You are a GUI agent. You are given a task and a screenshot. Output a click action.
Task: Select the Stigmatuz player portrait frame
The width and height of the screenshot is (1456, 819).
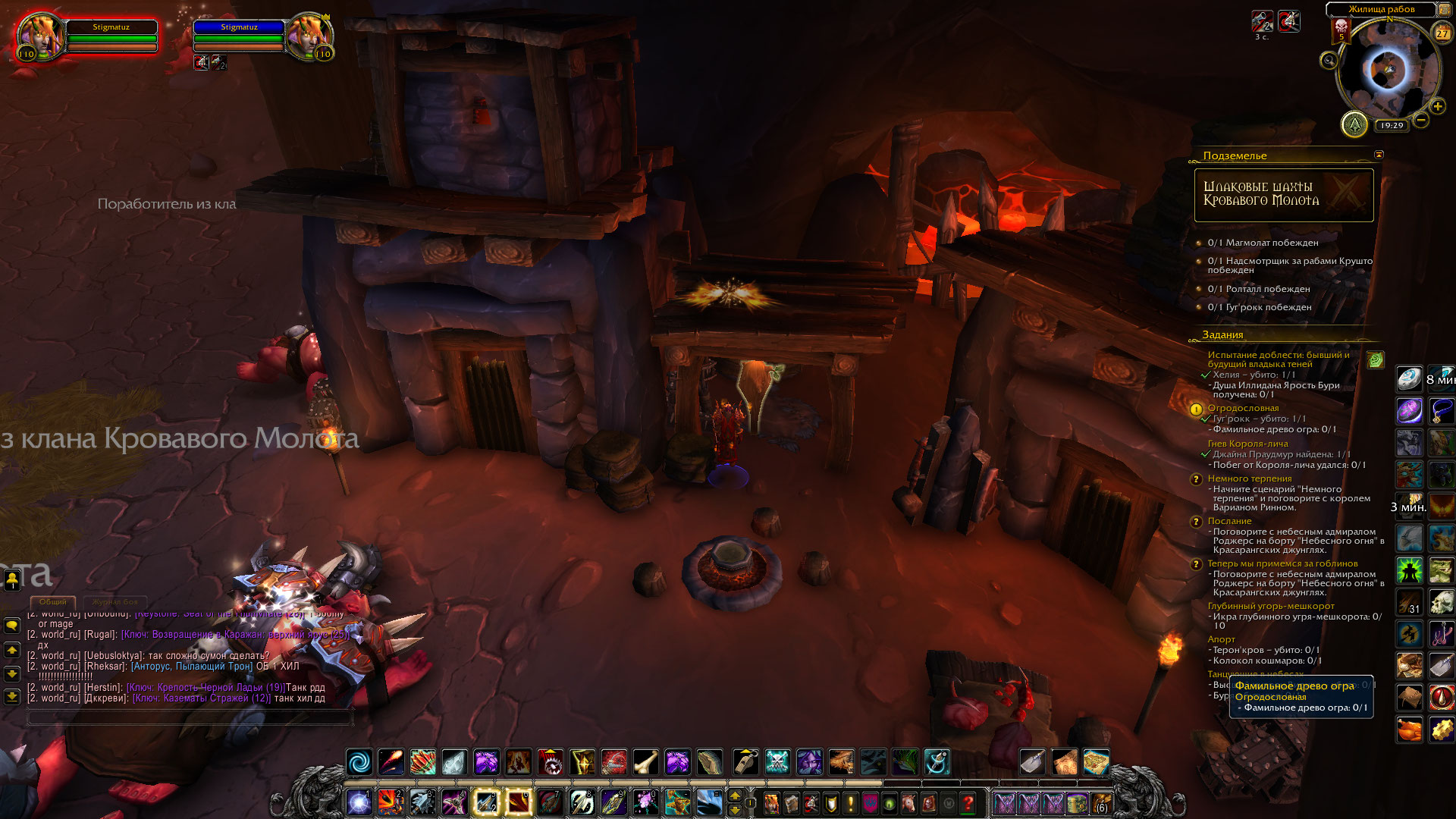tap(40, 36)
